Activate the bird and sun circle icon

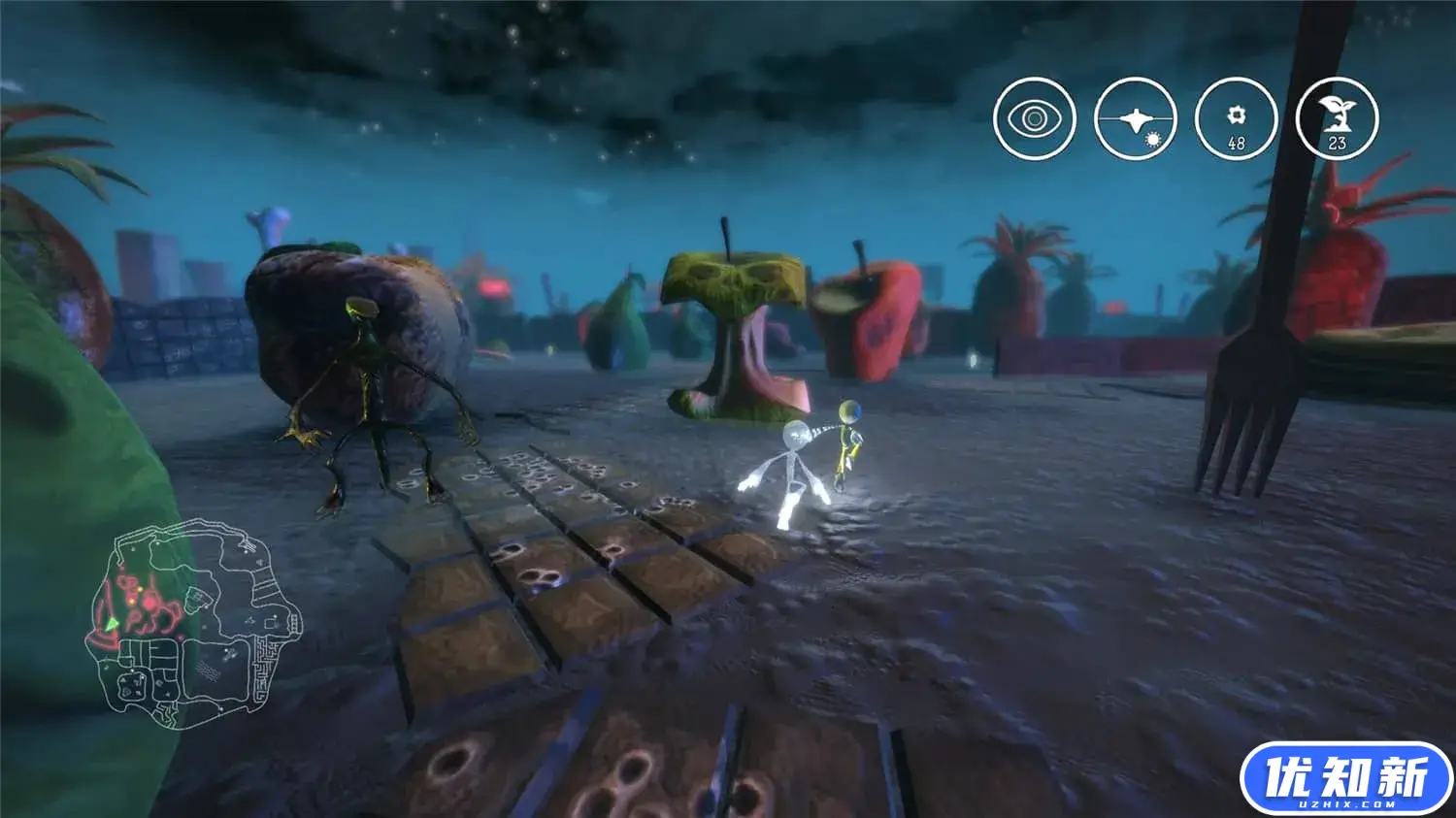pos(1135,119)
